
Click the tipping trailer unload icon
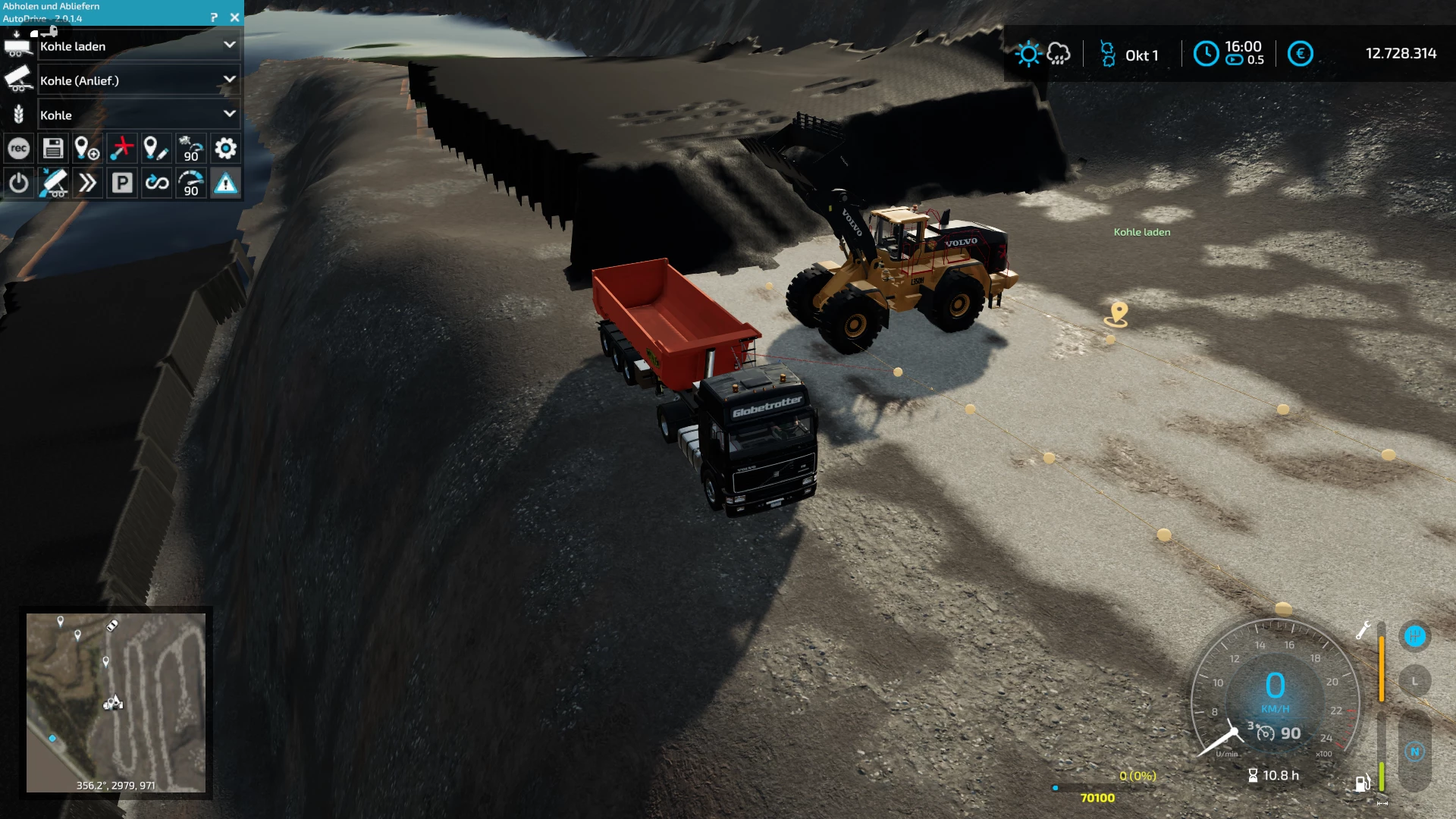click(x=53, y=183)
